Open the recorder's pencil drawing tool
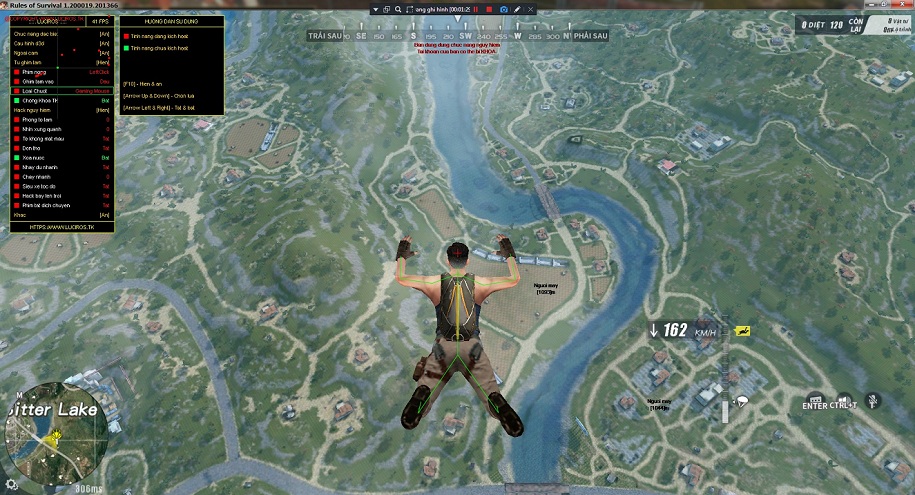This screenshot has width=915, height=495. click(517, 9)
